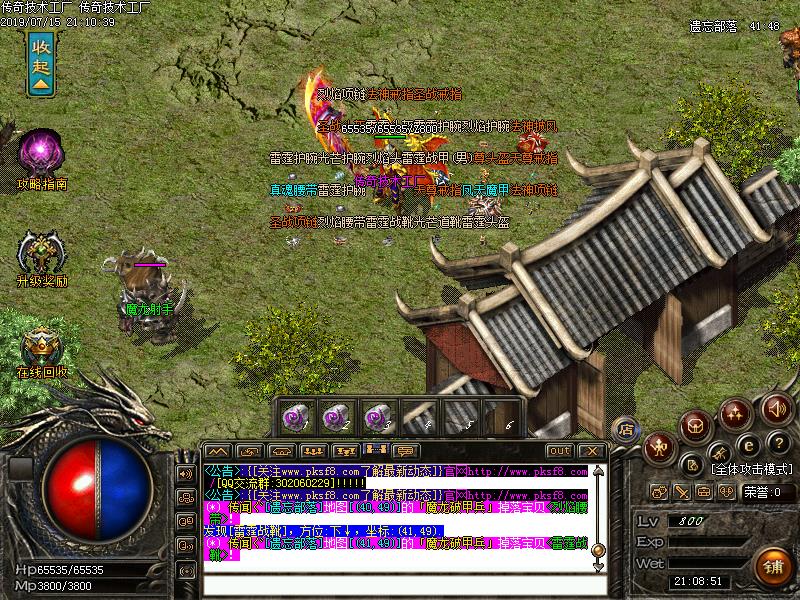Open the bag inventory round button
Screen dimensions: 800x600
pos(697,426)
